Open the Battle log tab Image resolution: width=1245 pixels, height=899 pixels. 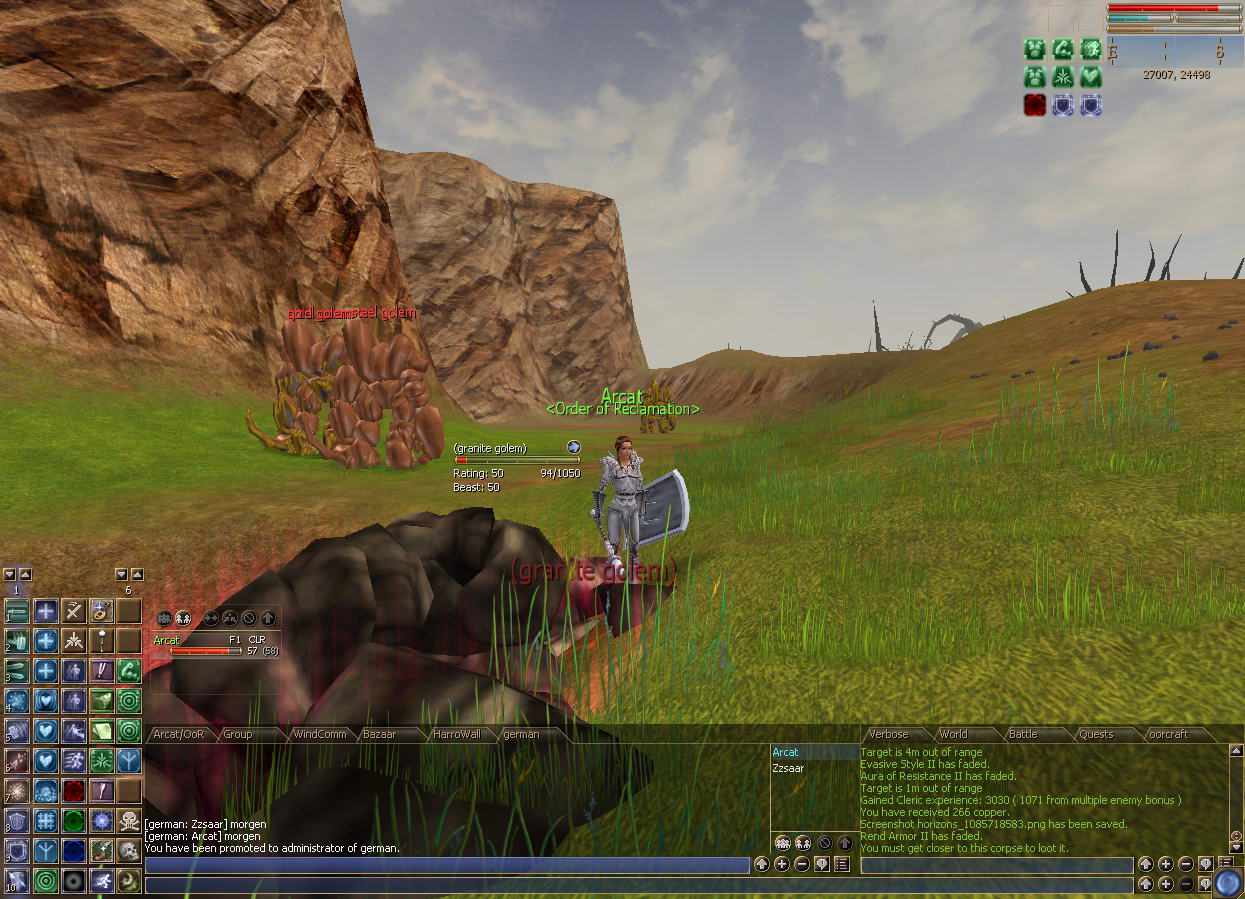pos(1023,734)
